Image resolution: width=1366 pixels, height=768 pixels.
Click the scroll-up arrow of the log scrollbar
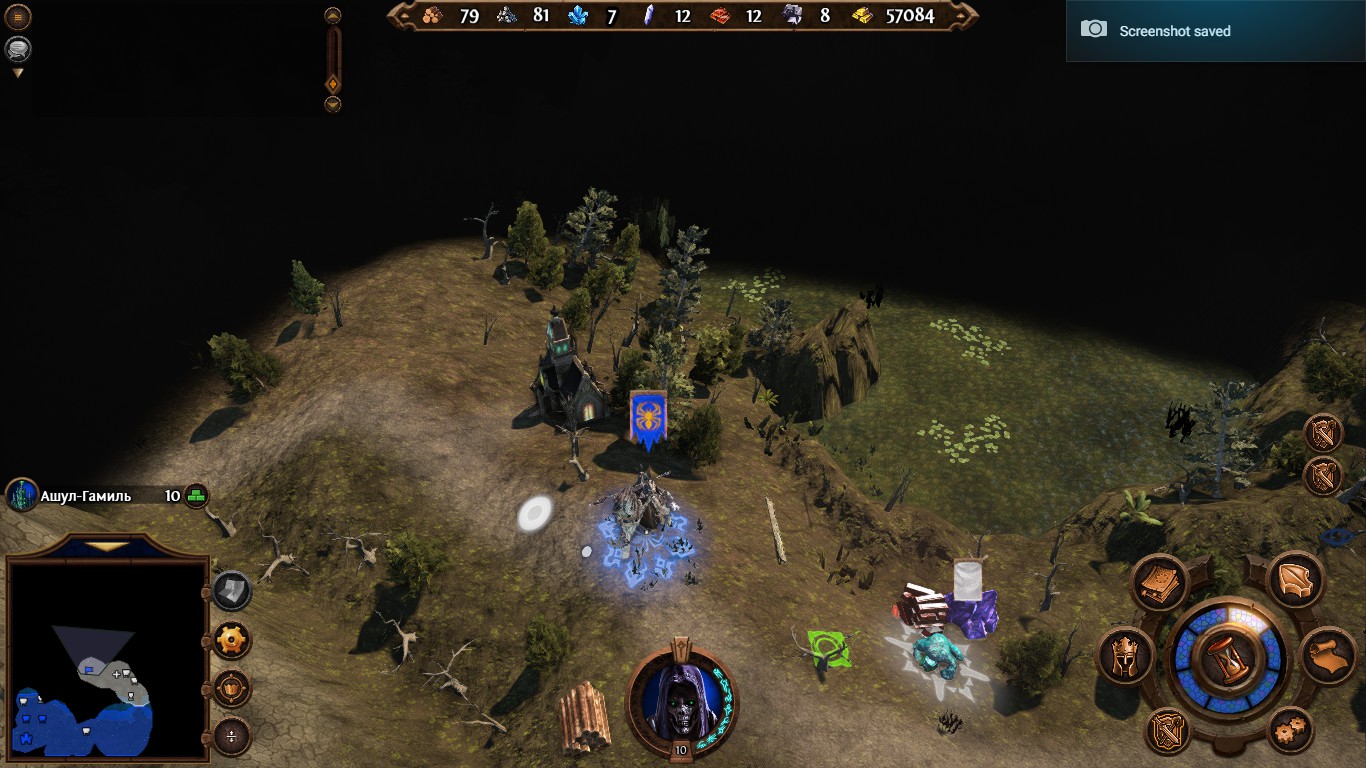[333, 16]
